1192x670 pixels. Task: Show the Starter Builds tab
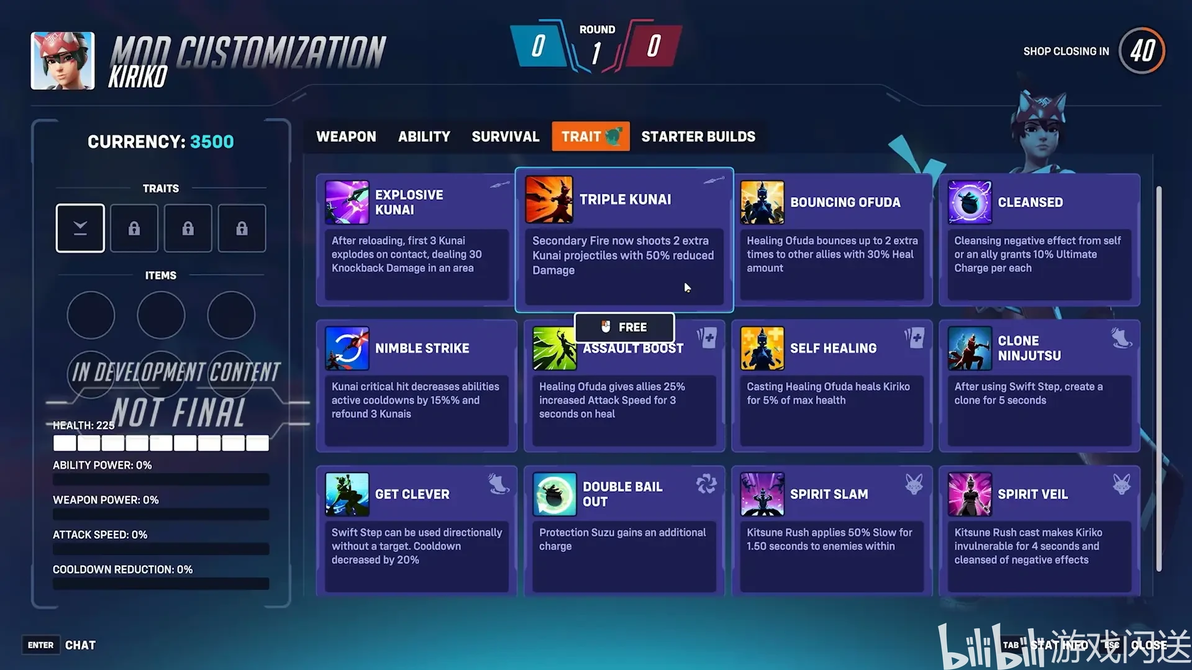698,137
